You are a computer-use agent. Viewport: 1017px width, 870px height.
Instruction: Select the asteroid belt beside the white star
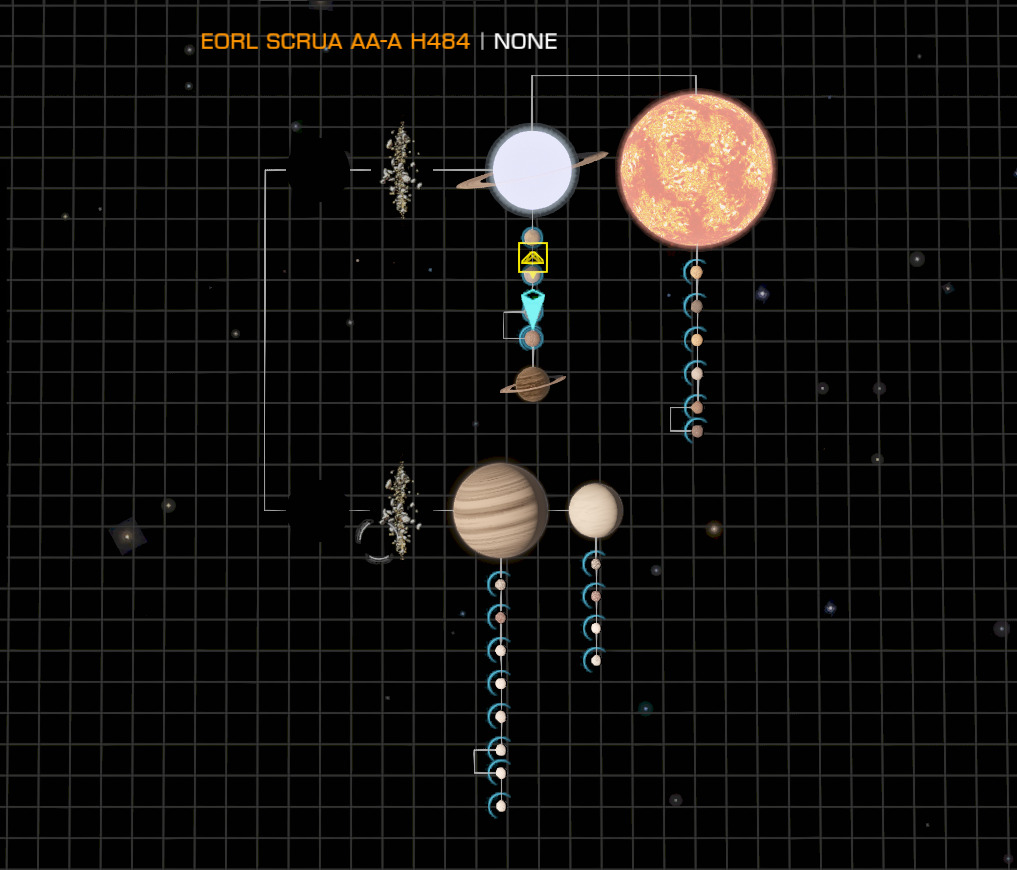[400, 170]
